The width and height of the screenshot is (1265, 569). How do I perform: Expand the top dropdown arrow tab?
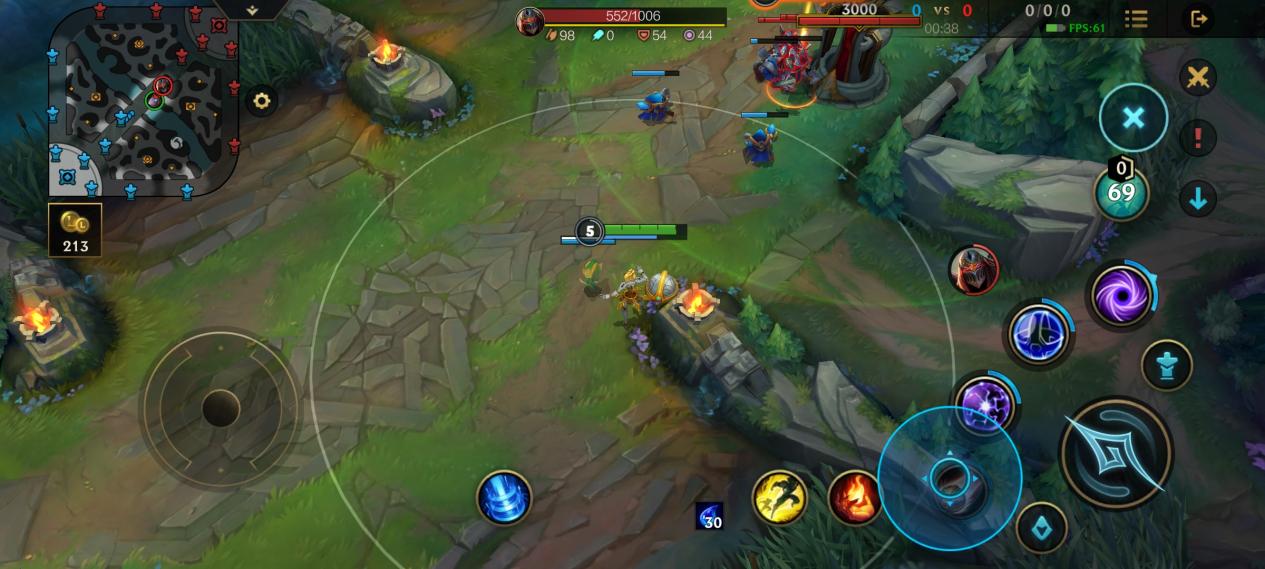click(x=252, y=9)
